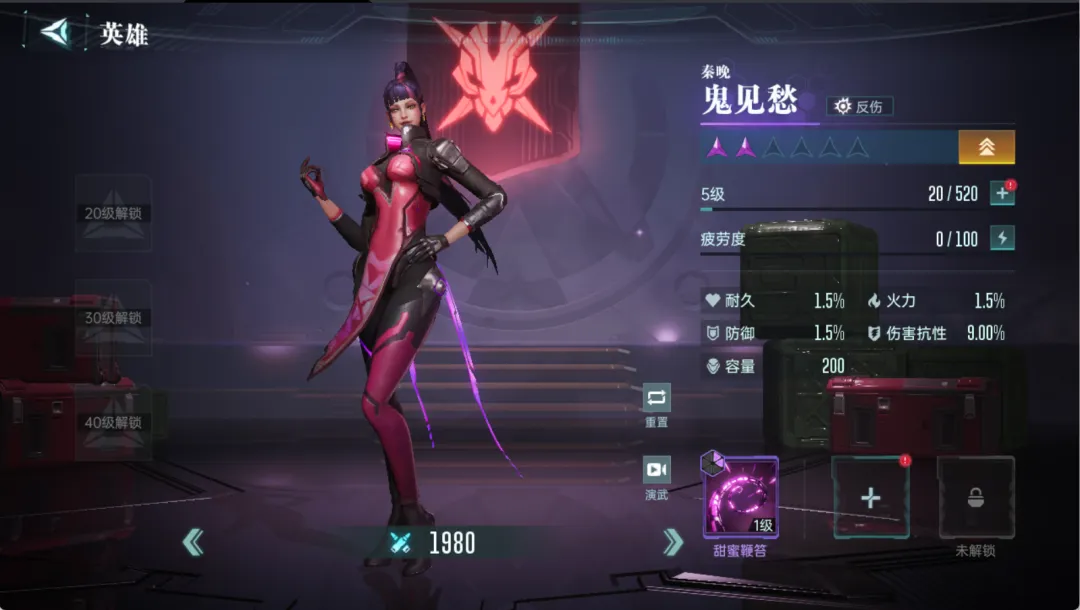1080x610 pixels.
Task: Click the 重置 reset button
Action: [x=656, y=398]
